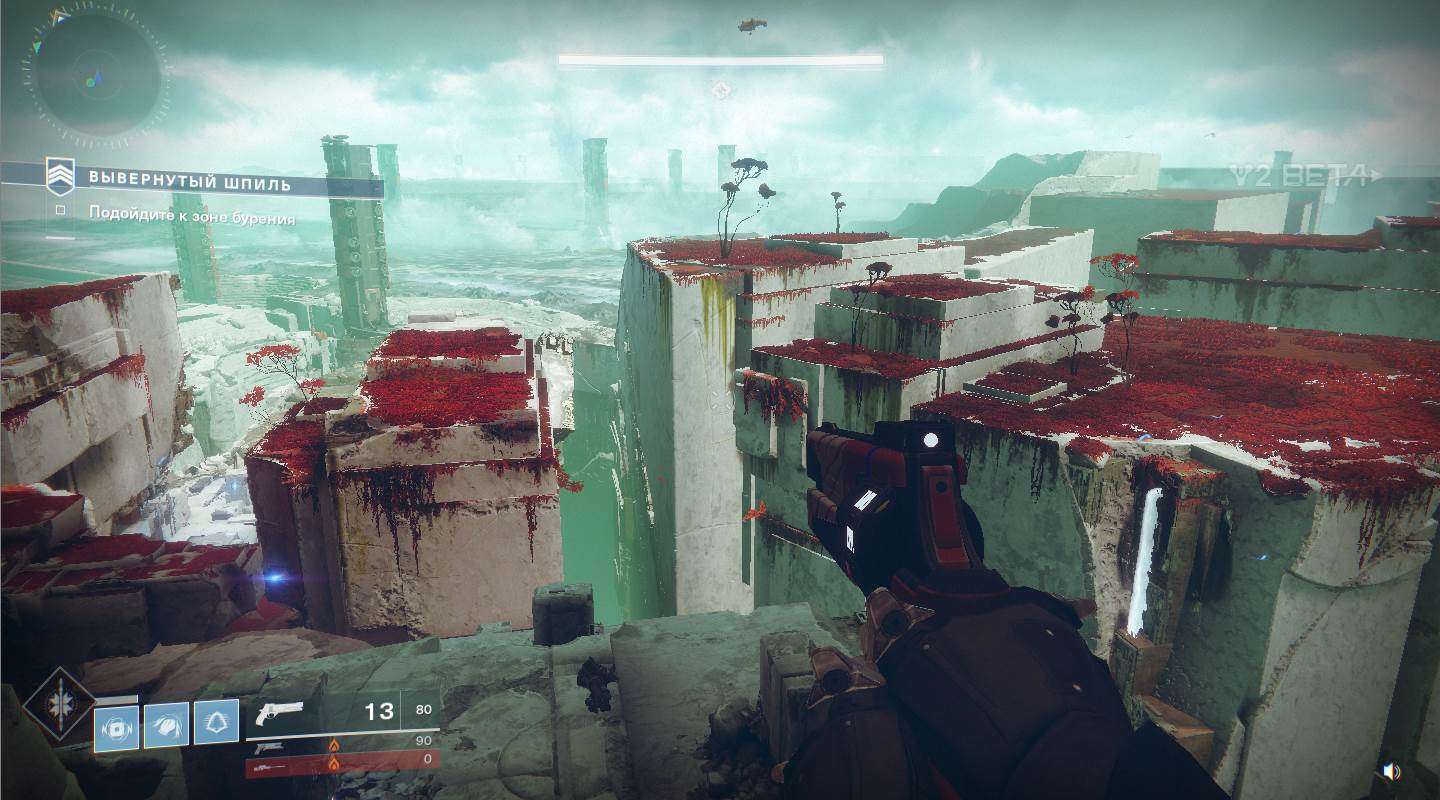1440x800 pixels.
Task: Open the ВЫВЕРНУТЫЙ ШПИЛЬ quest tracker
Action: coord(189,182)
